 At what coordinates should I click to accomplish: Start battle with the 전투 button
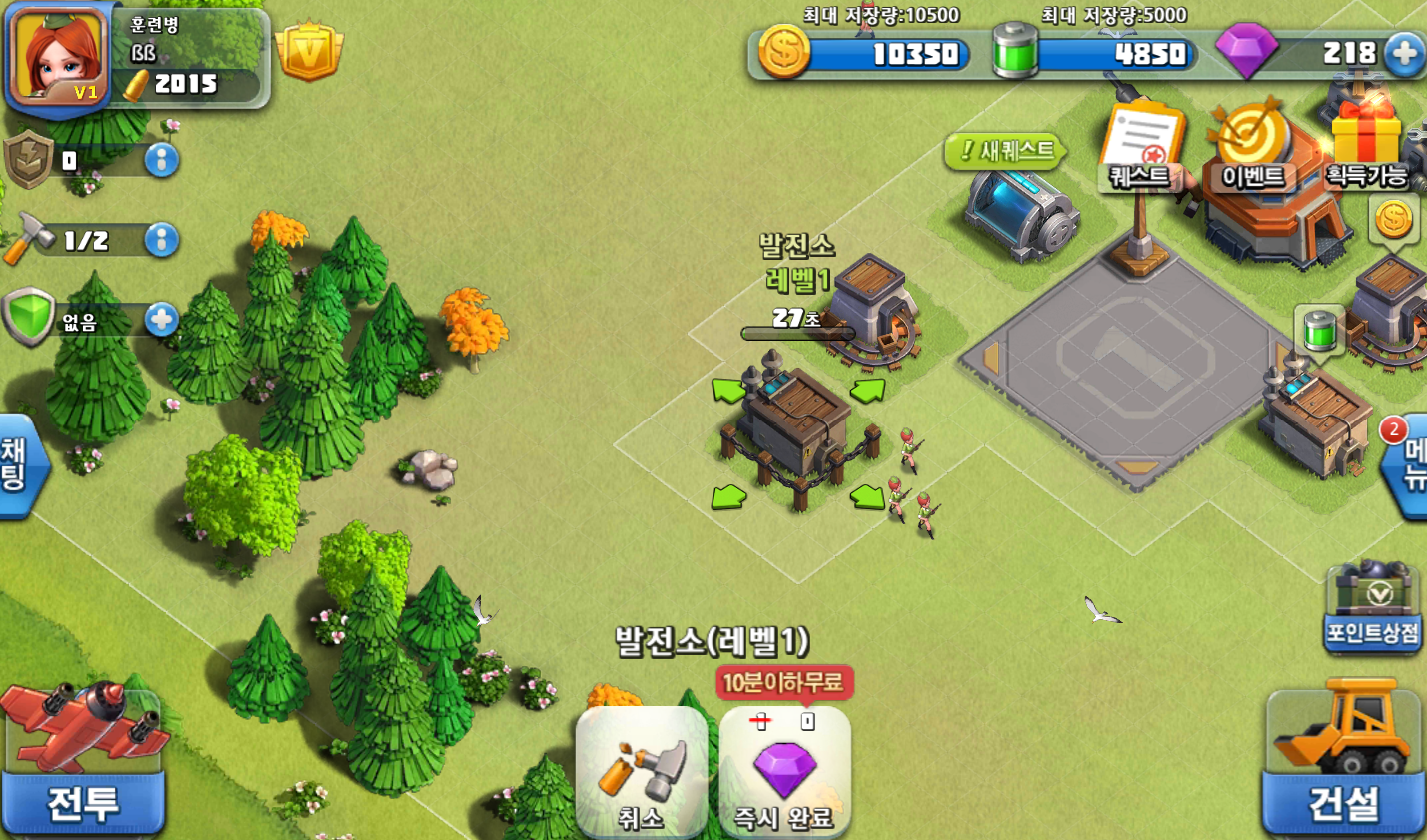83,763
